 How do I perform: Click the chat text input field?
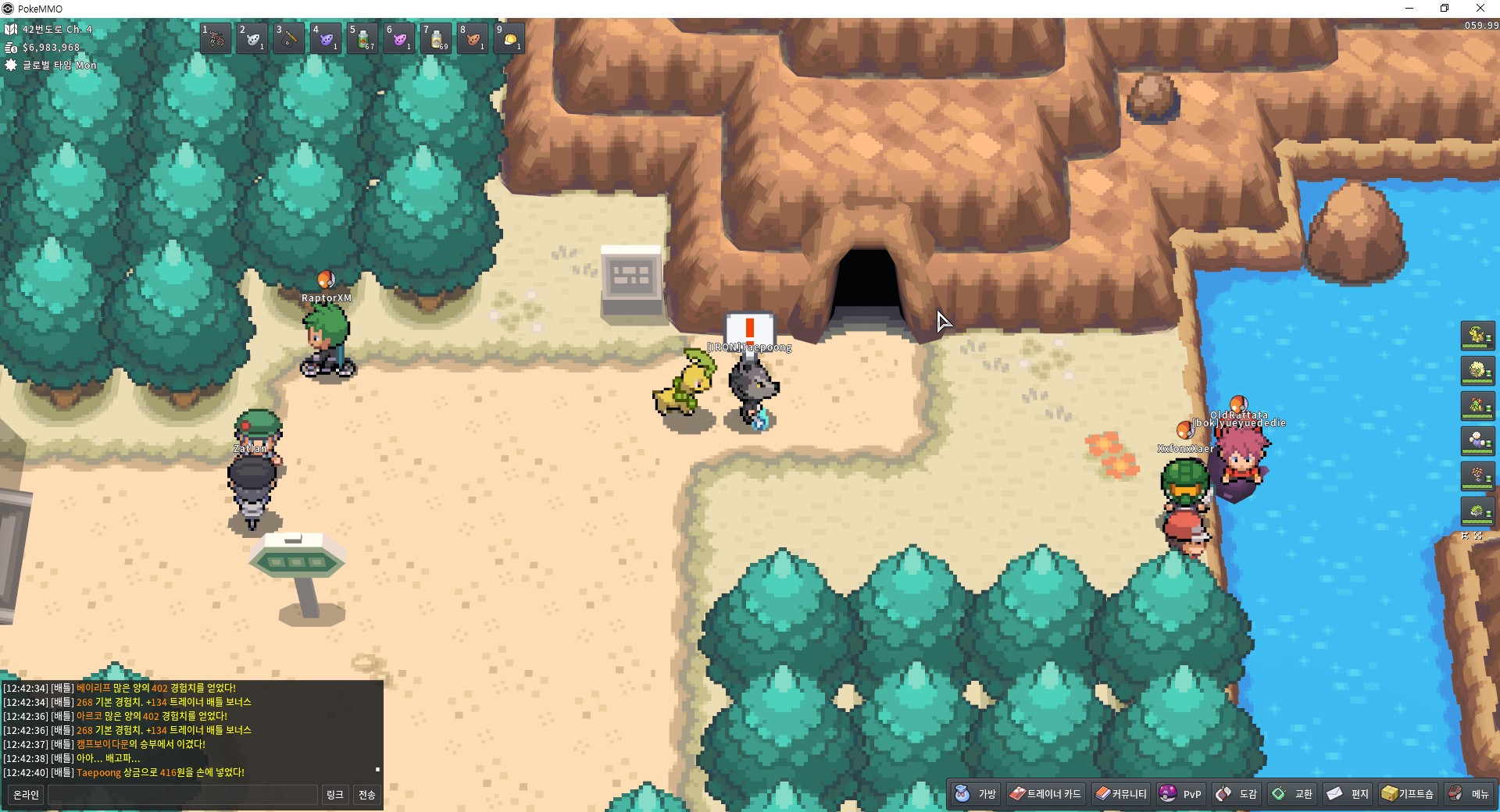pos(183,795)
